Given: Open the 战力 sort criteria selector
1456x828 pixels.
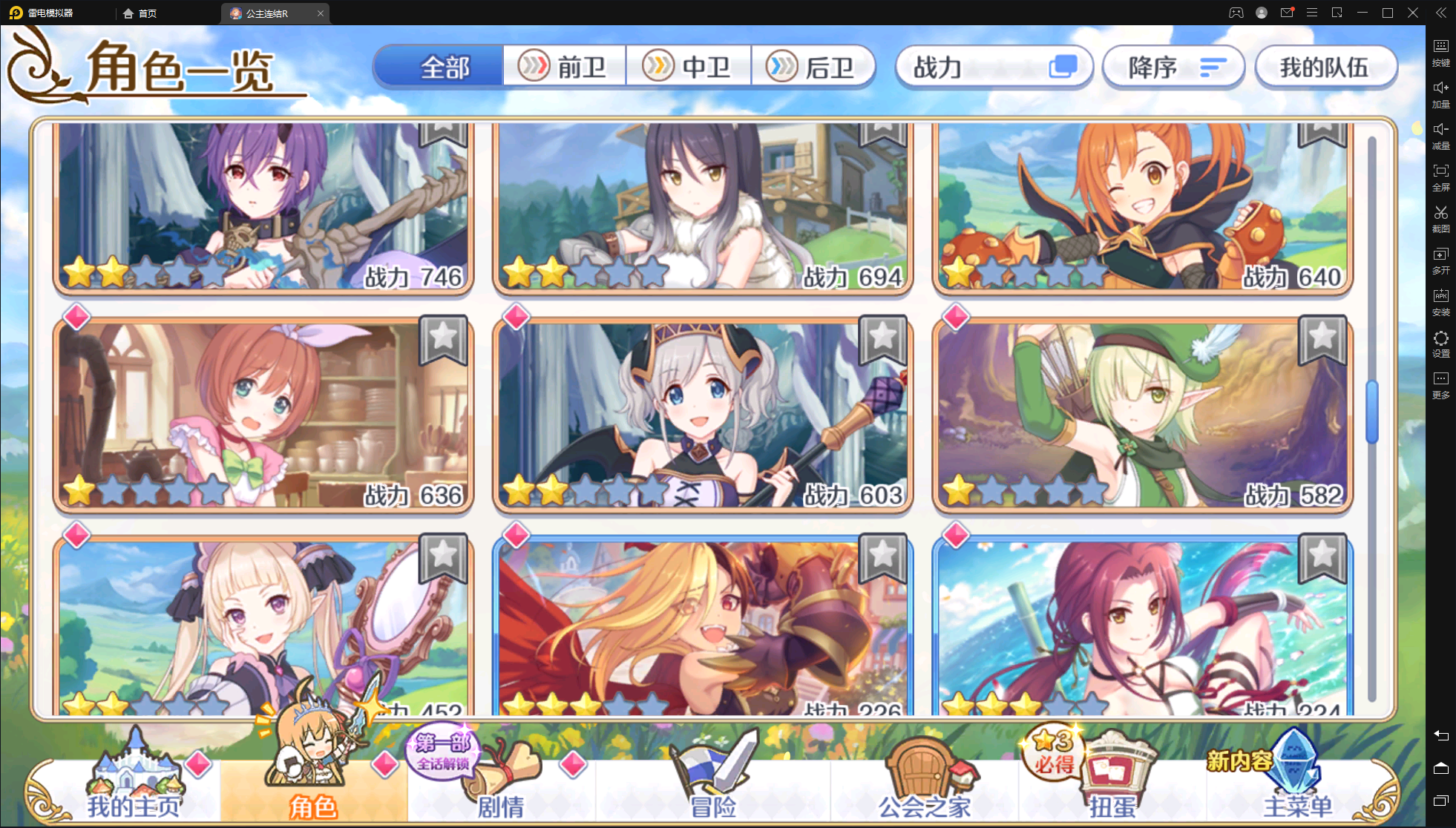Looking at the screenshot, I should [x=994, y=66].
